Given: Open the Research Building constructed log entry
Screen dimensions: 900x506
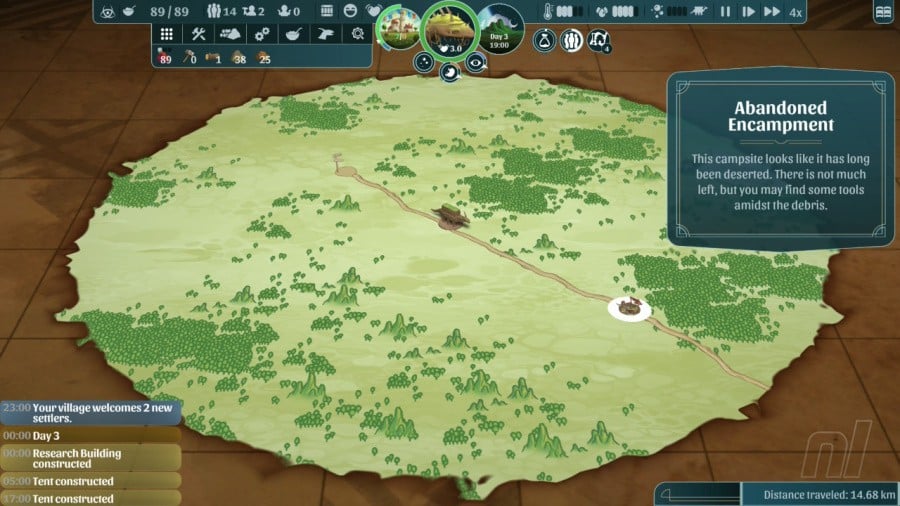Looking at the screenshot, I should 90,458.
